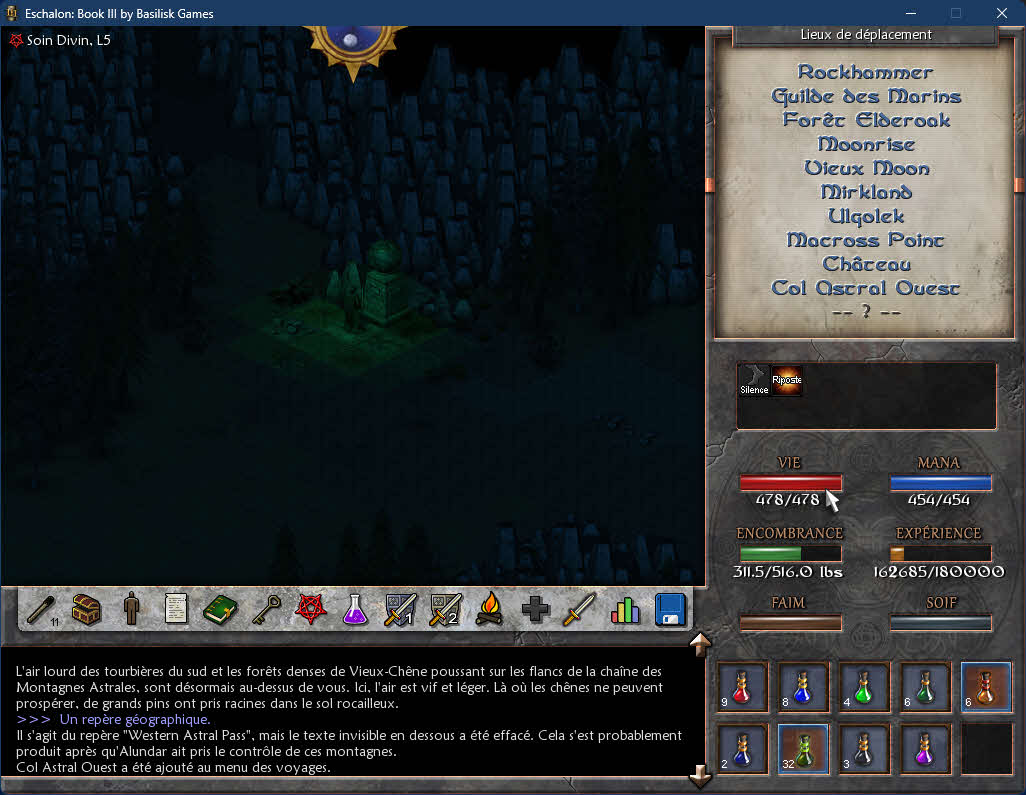Travel to Mirkland

865,193
